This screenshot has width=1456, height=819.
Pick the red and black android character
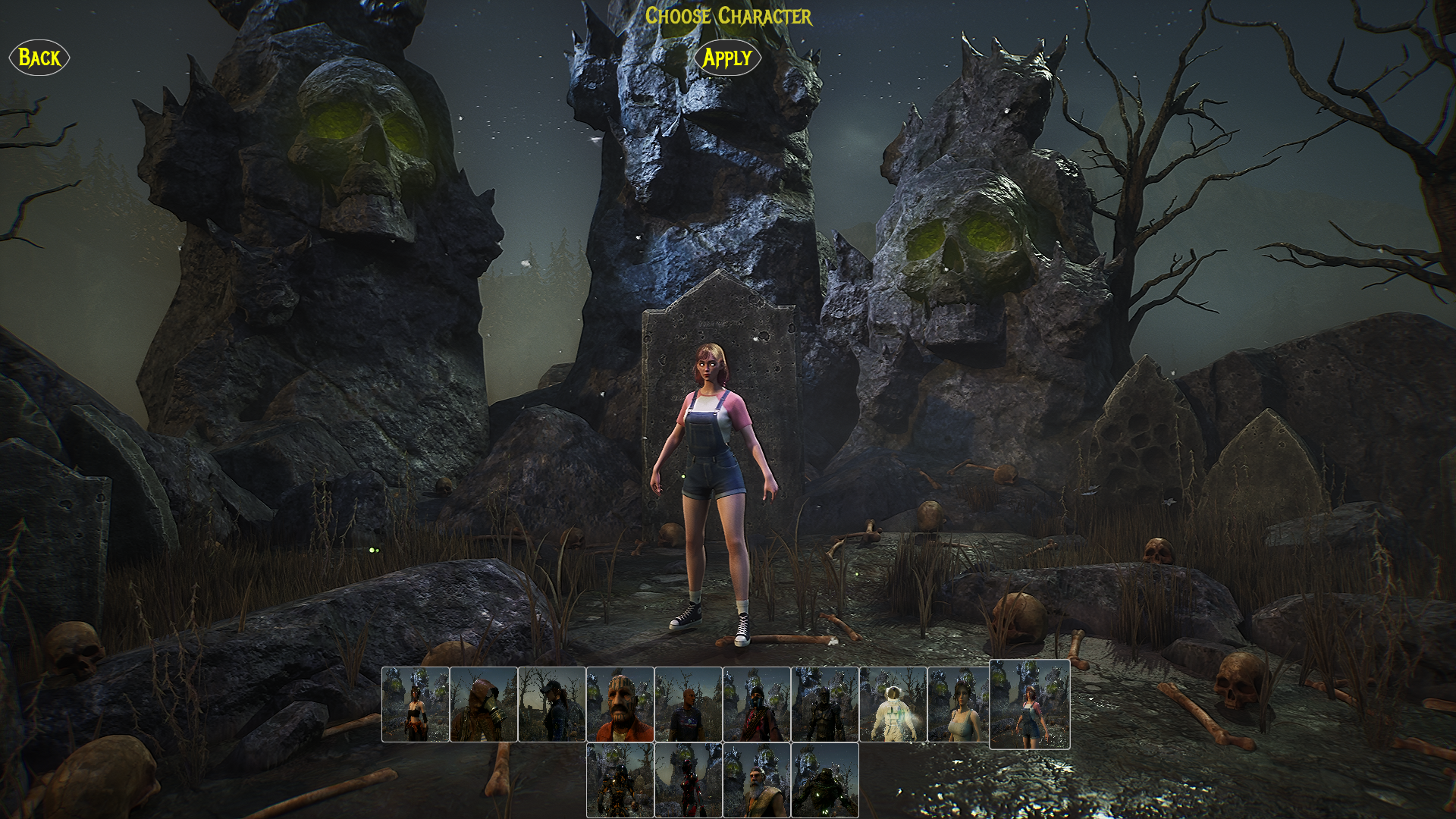pos(688,780)
